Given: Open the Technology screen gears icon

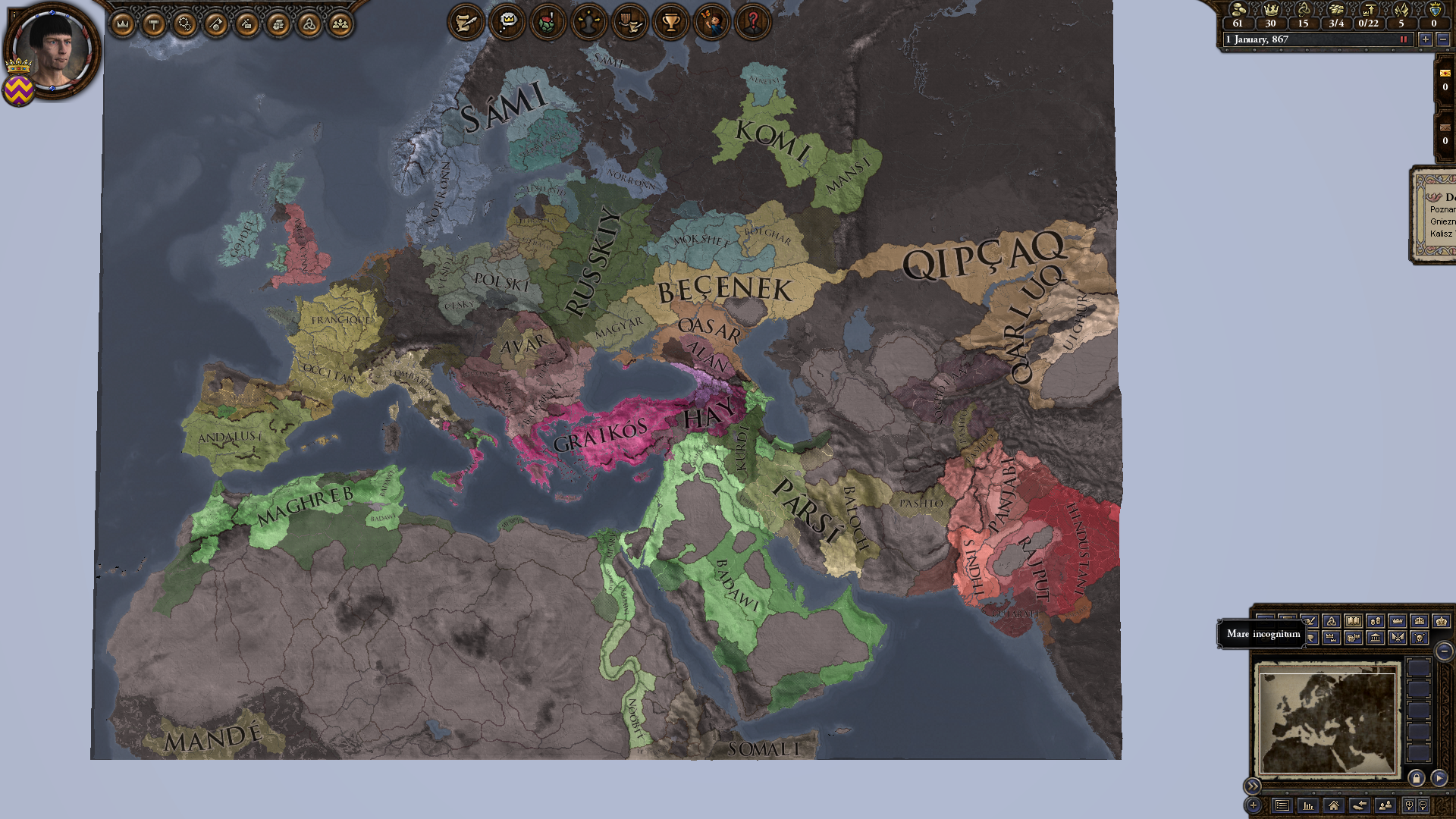Looking at the screenshot, I should click(185, 23).
